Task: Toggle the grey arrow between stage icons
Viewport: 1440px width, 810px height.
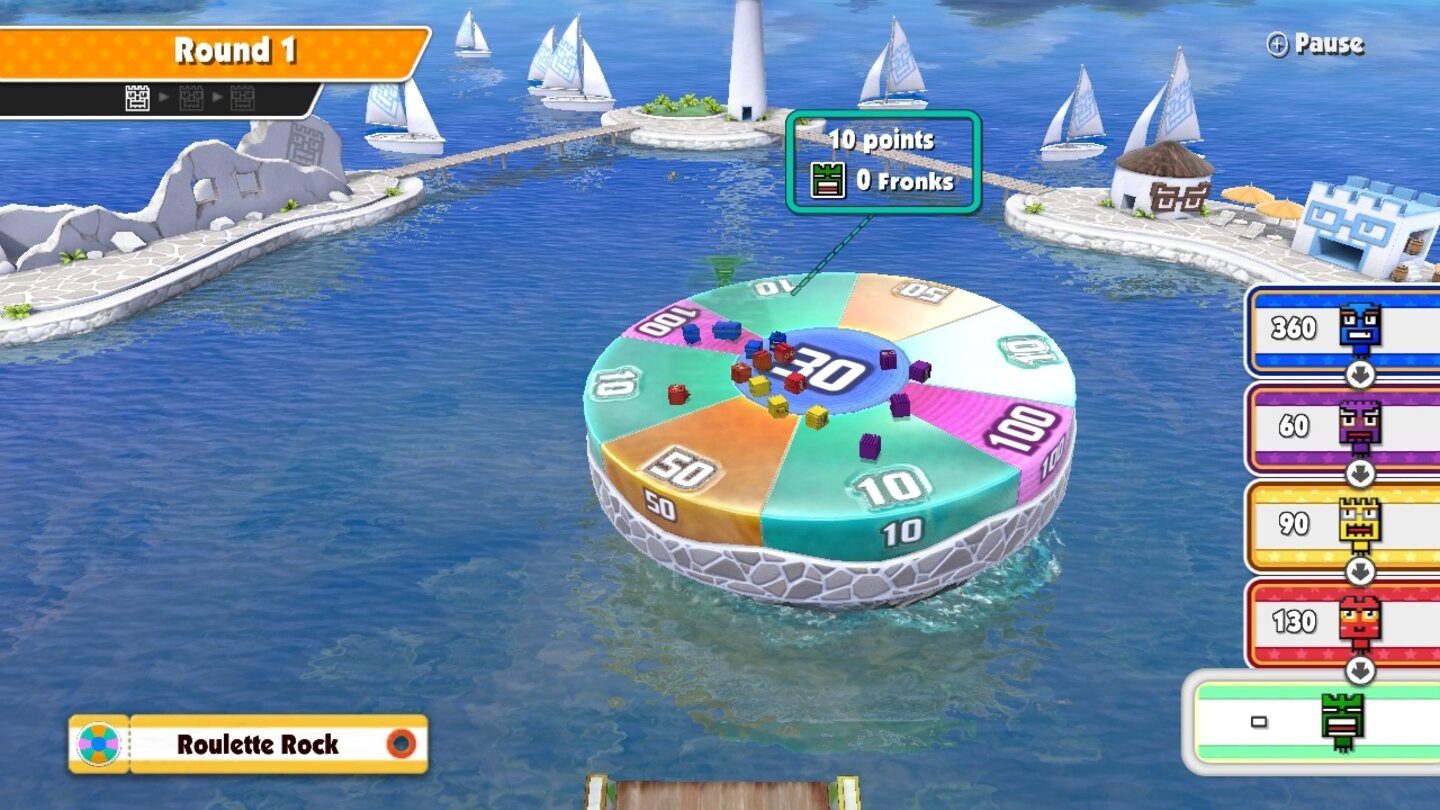Action: (x=164, y=99)
